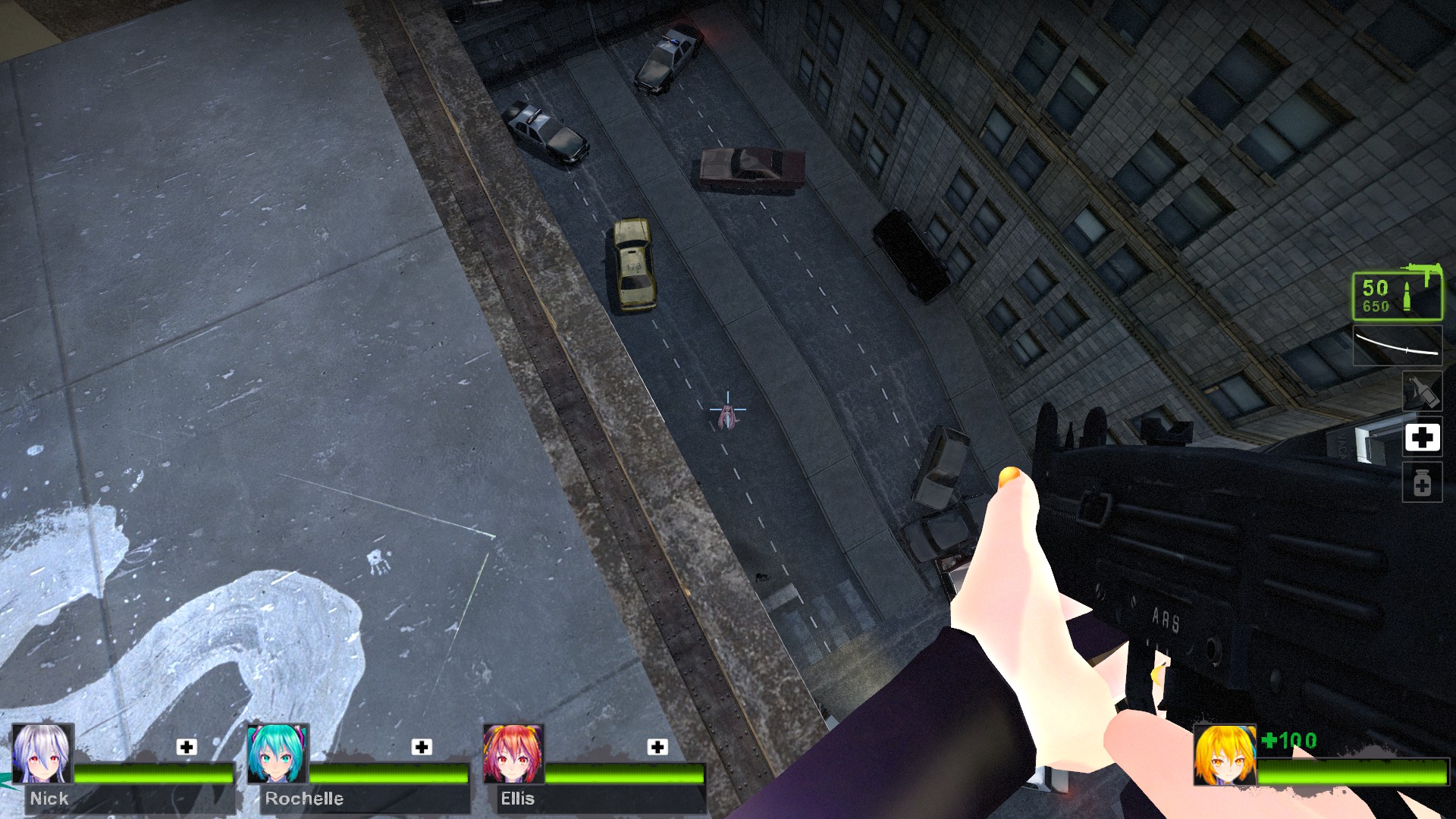1456x819 pixels.
Task: Click Ellis's red-haired portrait
Action: [x=513, y=754]
